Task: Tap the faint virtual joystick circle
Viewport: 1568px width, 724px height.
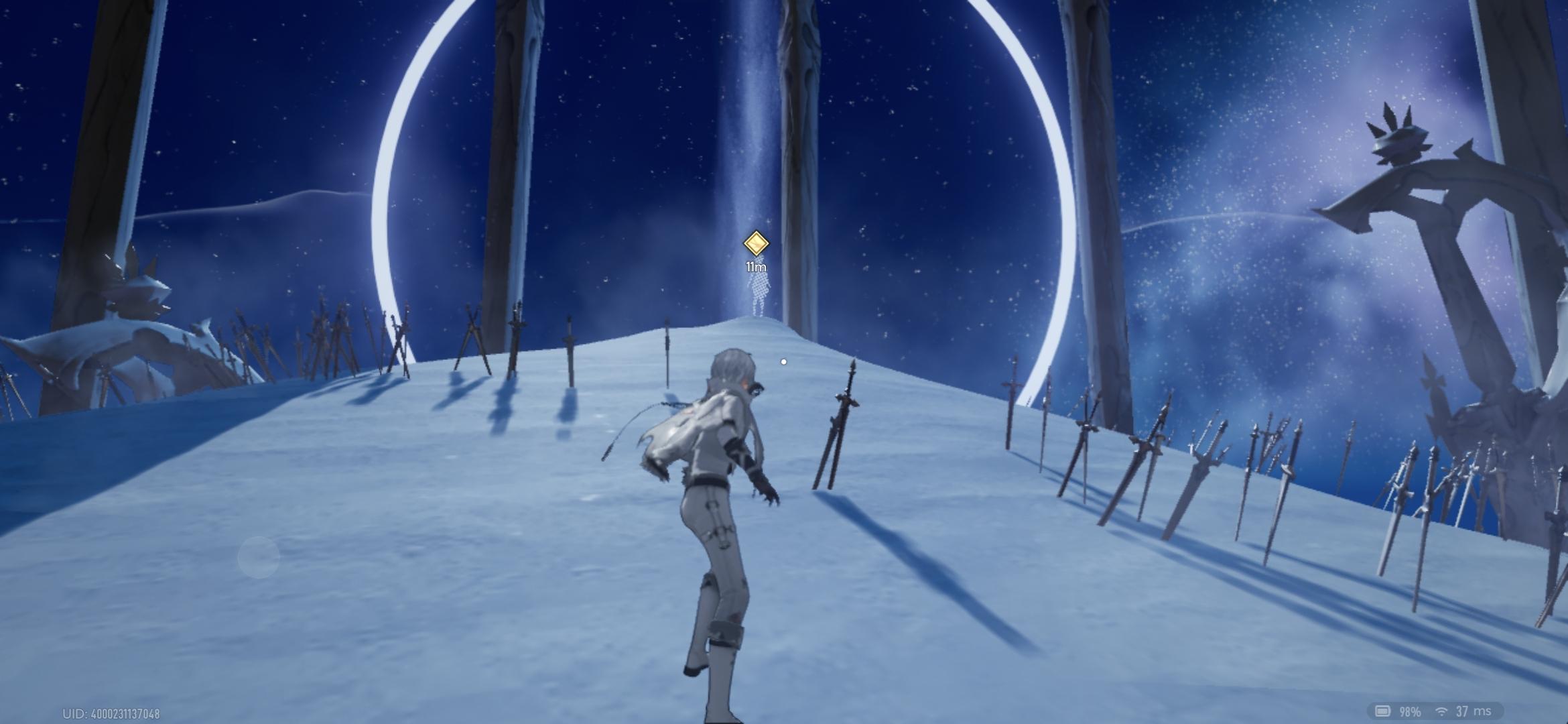Action: (259, 557)
